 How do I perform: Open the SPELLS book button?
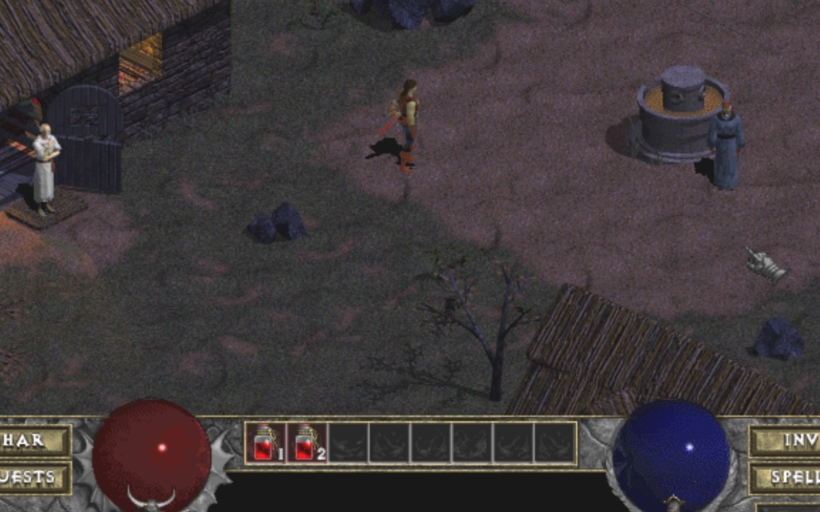tap(787, 477)
